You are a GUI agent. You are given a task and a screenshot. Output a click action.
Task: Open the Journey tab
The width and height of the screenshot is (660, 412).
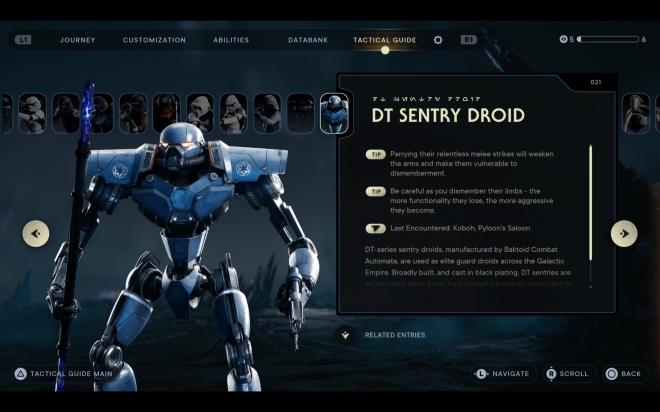(x=77, y=40)
